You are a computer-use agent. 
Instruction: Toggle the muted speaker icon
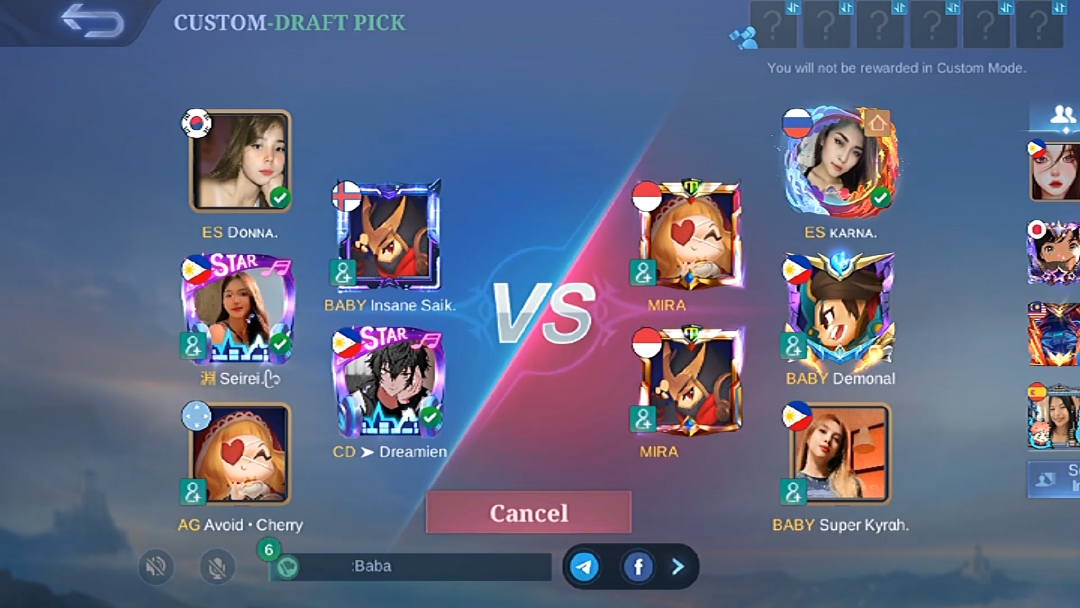155,567
